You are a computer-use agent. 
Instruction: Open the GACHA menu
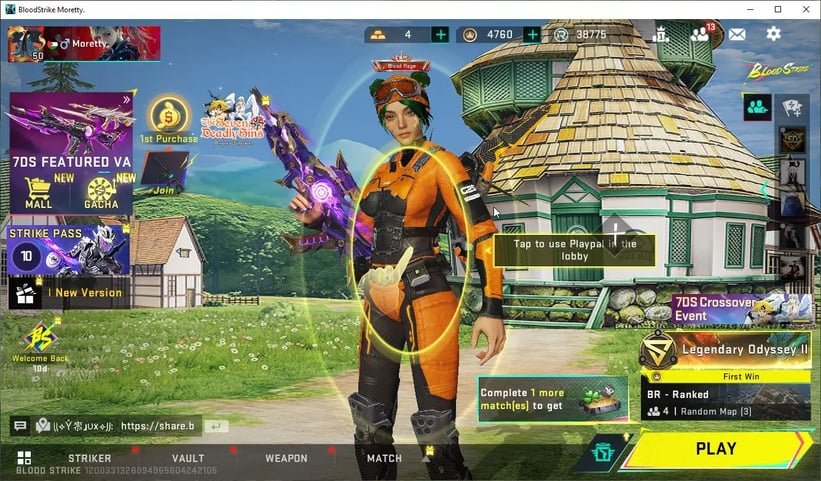coord(102,192)
